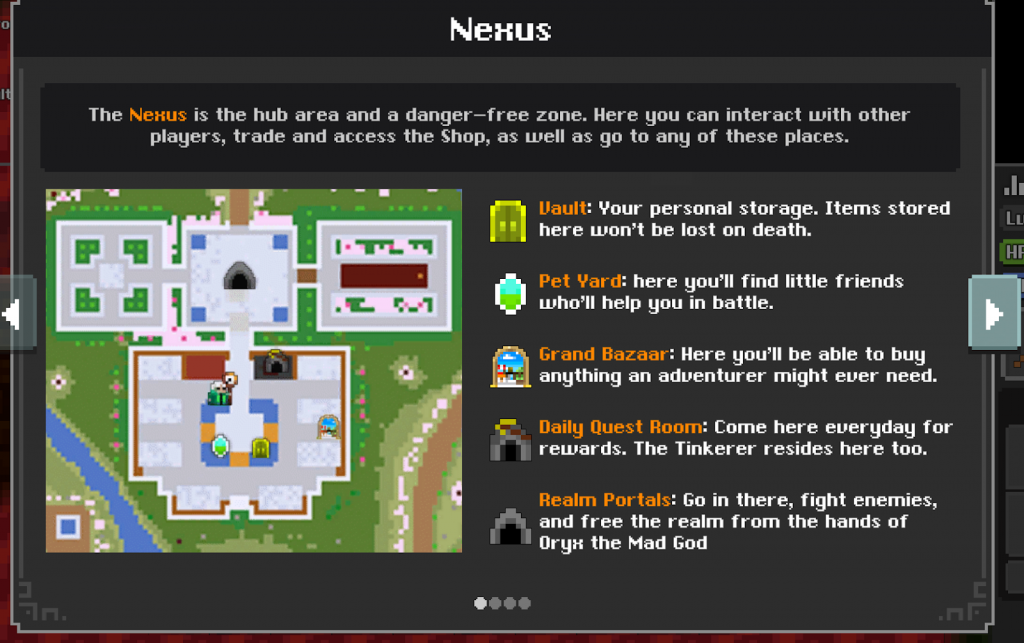Image resolution: width=1024 pixels, height=643 pixels.
Task: Select the highlighted active page indicator dot
Action: click(480, 603)
